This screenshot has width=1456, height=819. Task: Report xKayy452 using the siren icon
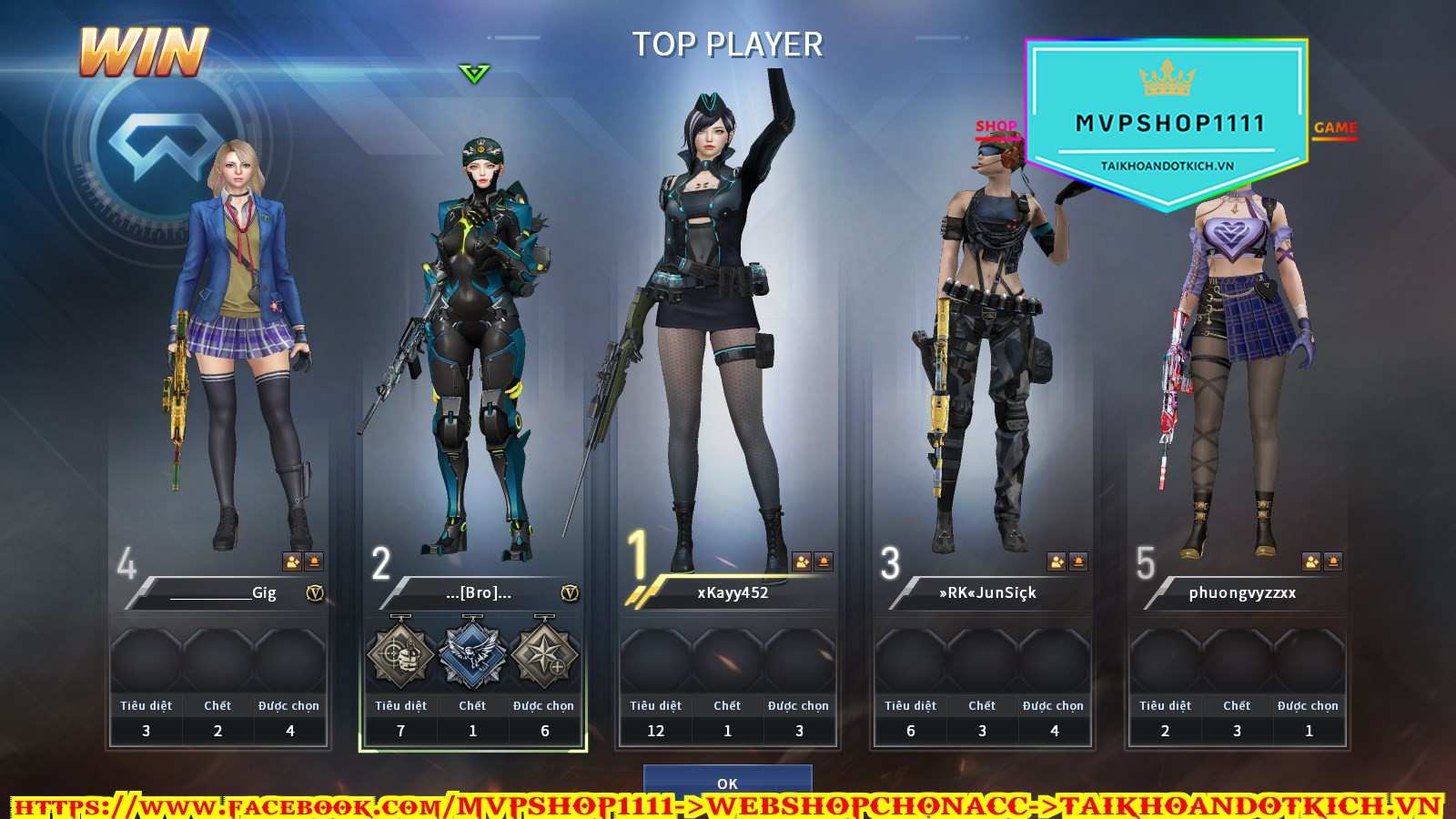click(x=824, y=561)
